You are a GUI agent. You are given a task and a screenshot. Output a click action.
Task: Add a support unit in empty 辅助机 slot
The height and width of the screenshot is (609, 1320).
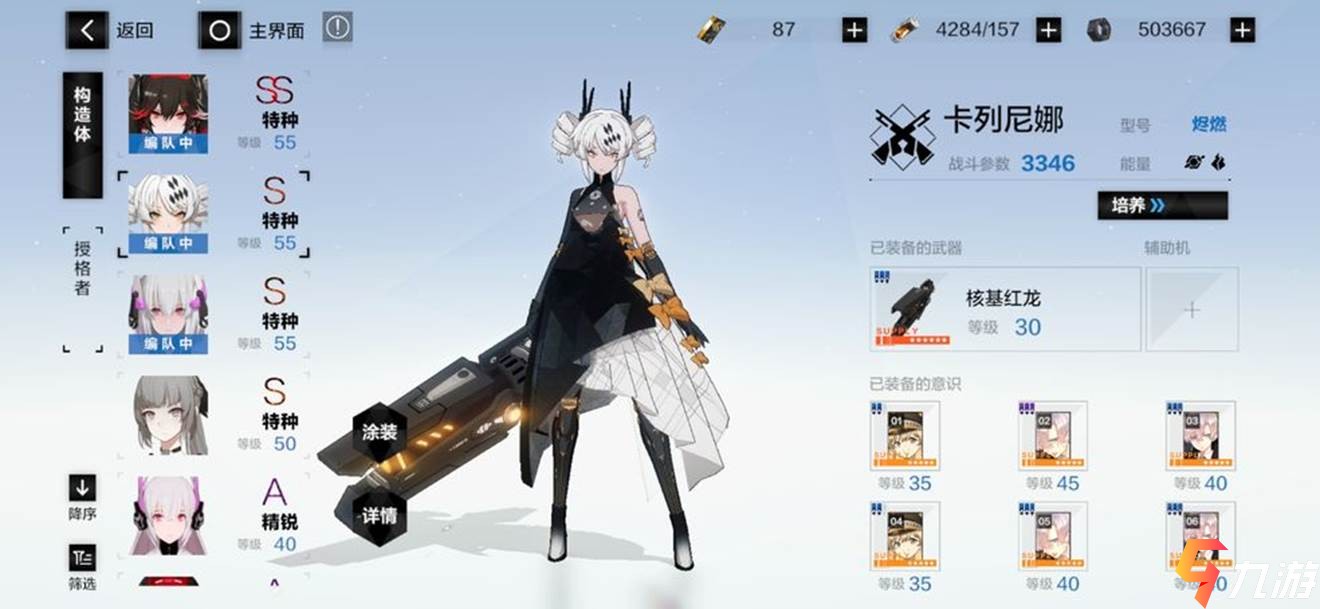click(x=1191, y=309)
